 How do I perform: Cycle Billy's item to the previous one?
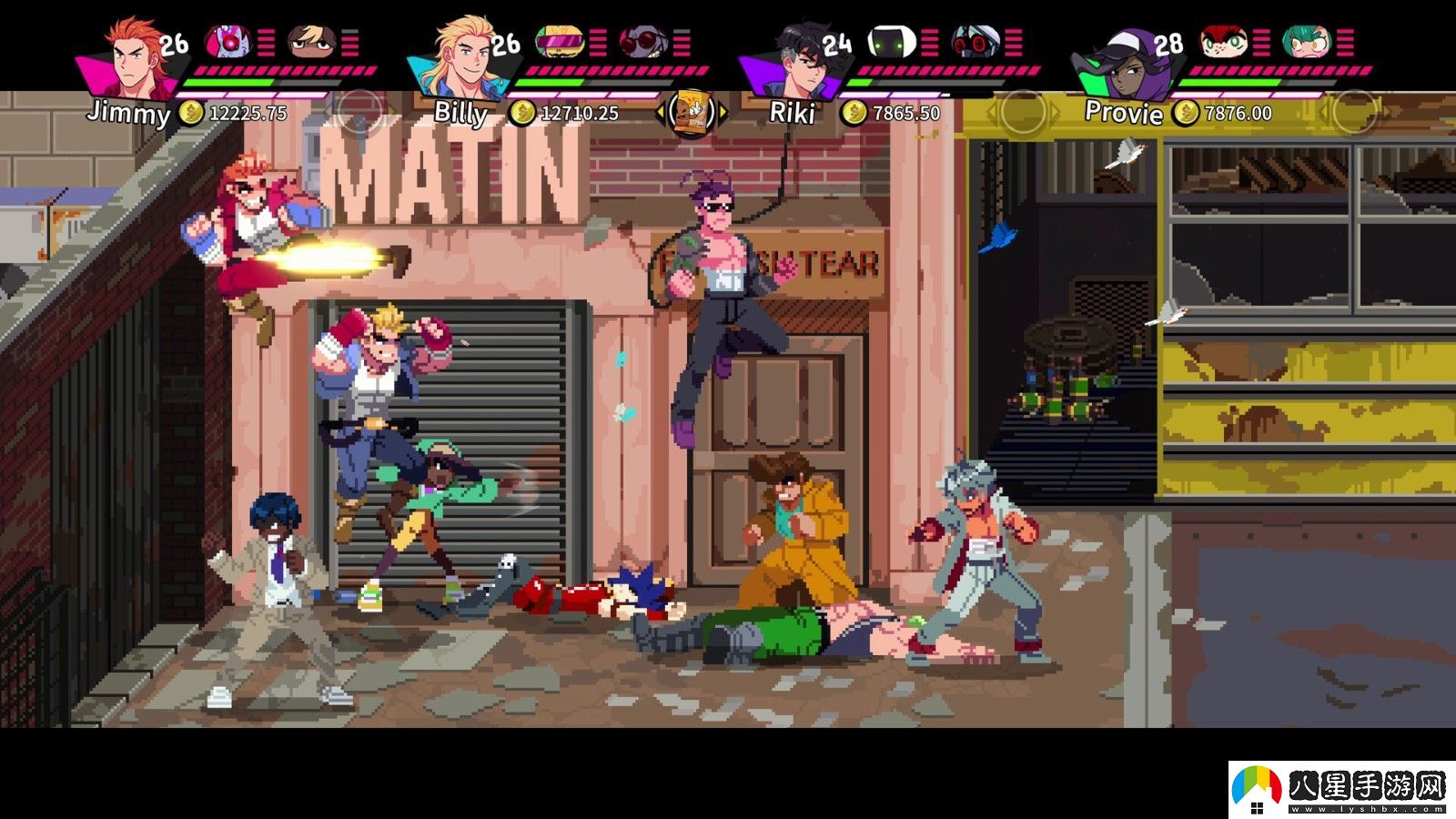pos(660,113)
